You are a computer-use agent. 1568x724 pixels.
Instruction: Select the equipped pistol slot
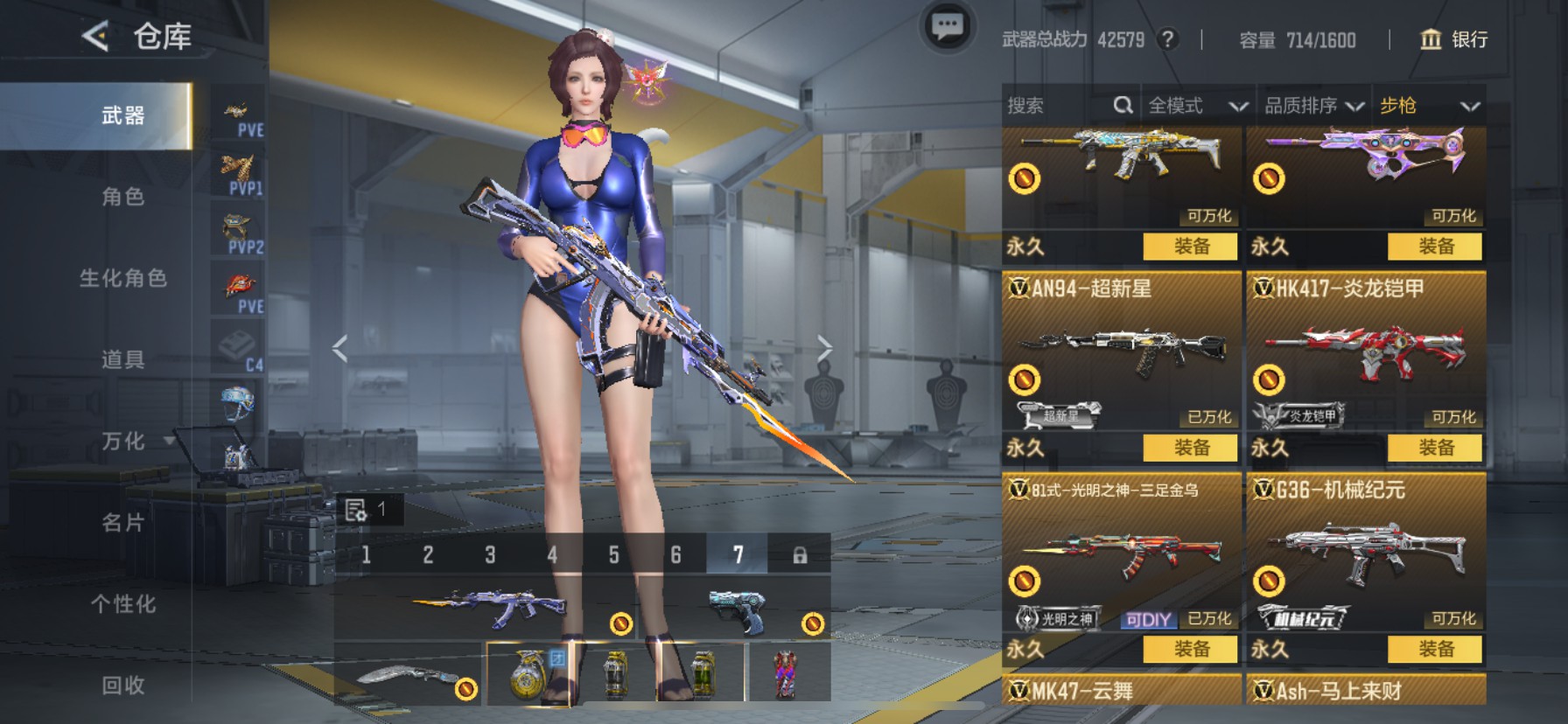click(735, 609)
